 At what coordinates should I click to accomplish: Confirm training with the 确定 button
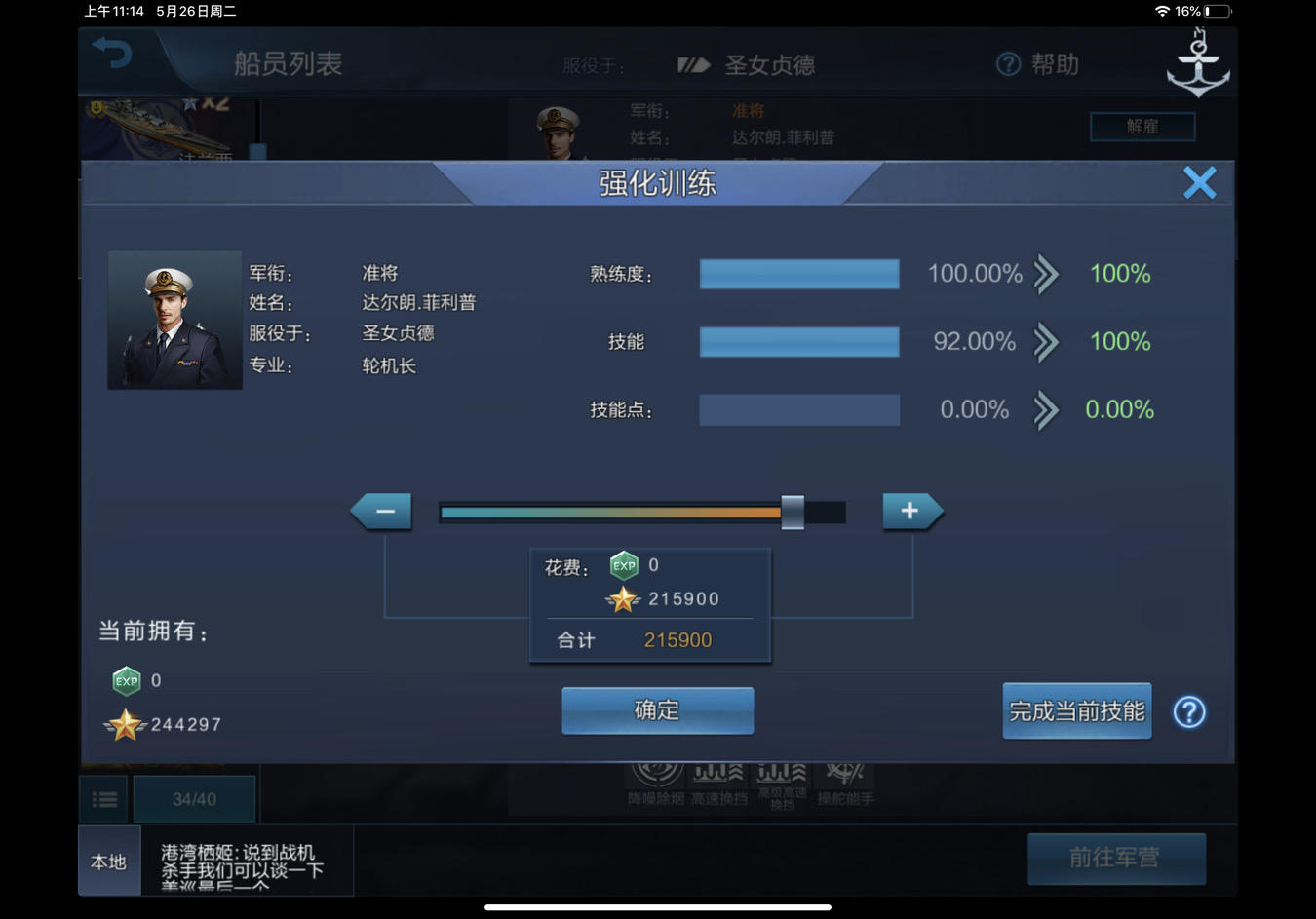pyautogui.click(x=656, y=710)
